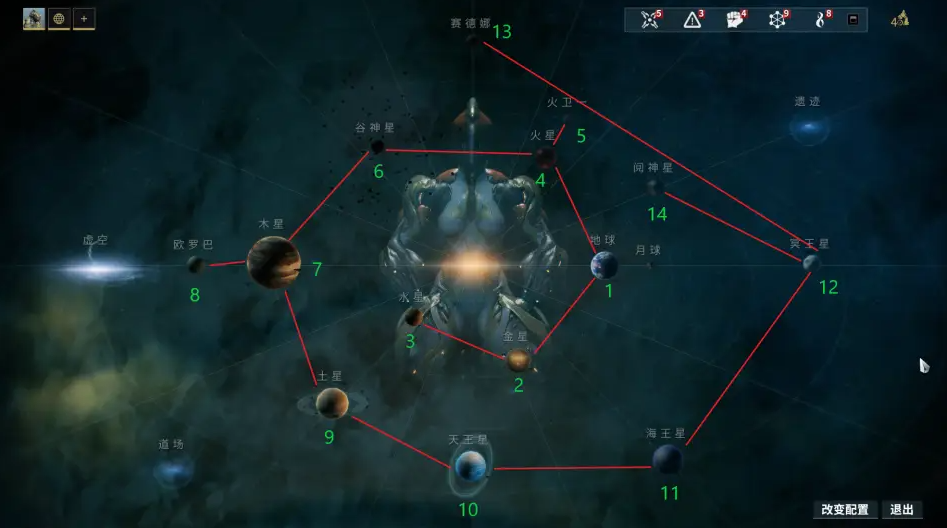Choose Jupiter (木星) on the star chart

274,262
